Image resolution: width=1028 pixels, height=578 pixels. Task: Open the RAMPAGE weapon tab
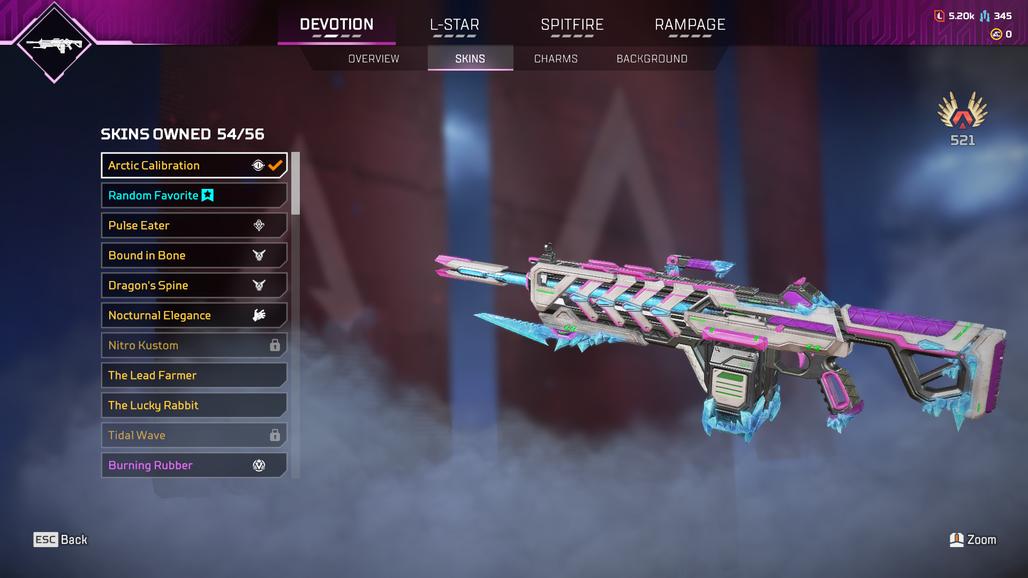tap(690, 25)
